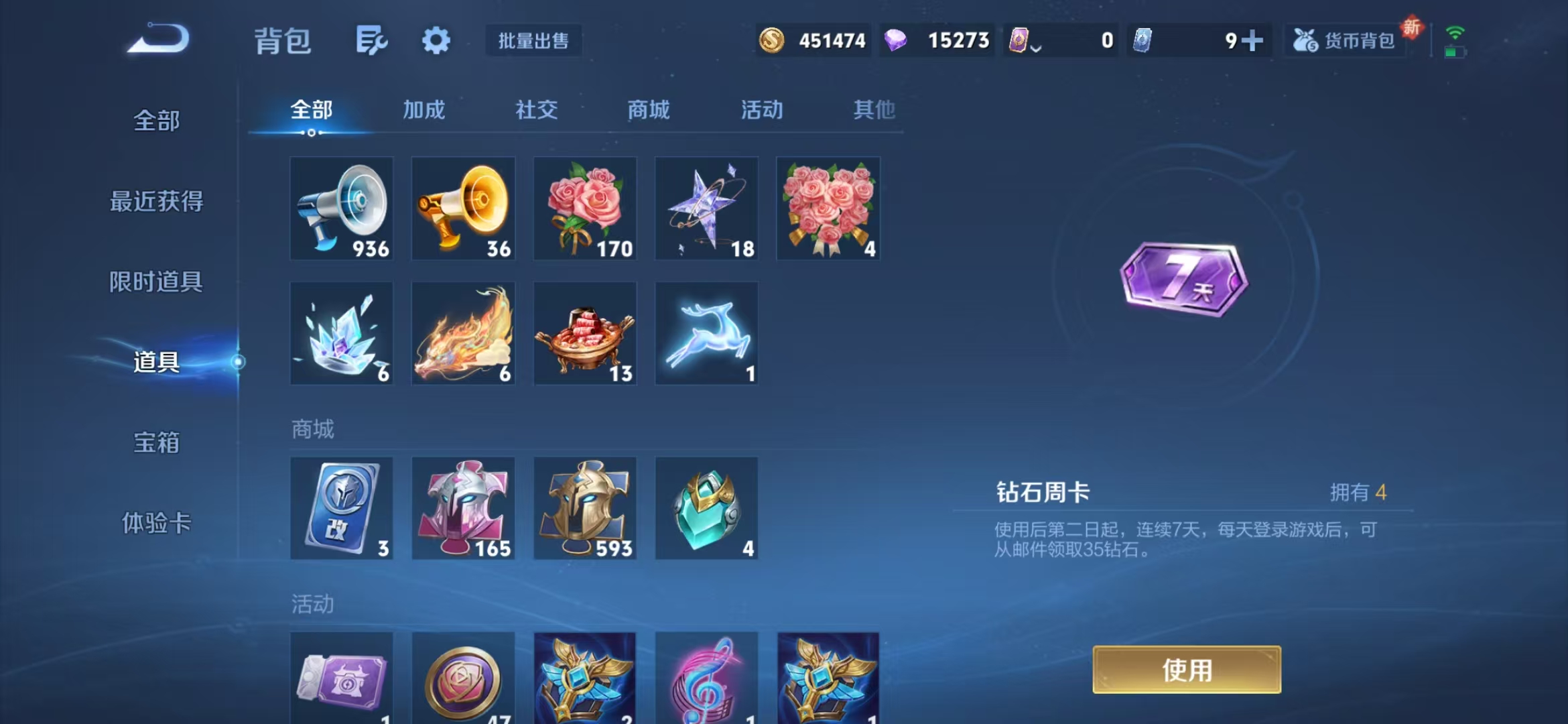Open the backpack settings gear

[436, 40]
